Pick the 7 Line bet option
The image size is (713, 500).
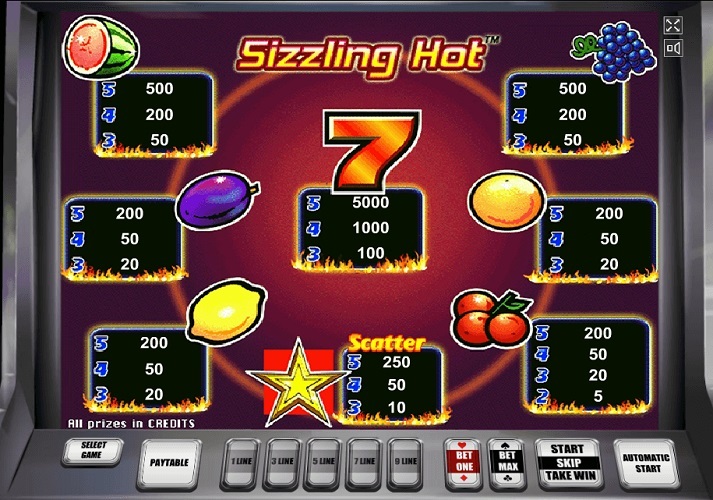(x=365, y=463)
